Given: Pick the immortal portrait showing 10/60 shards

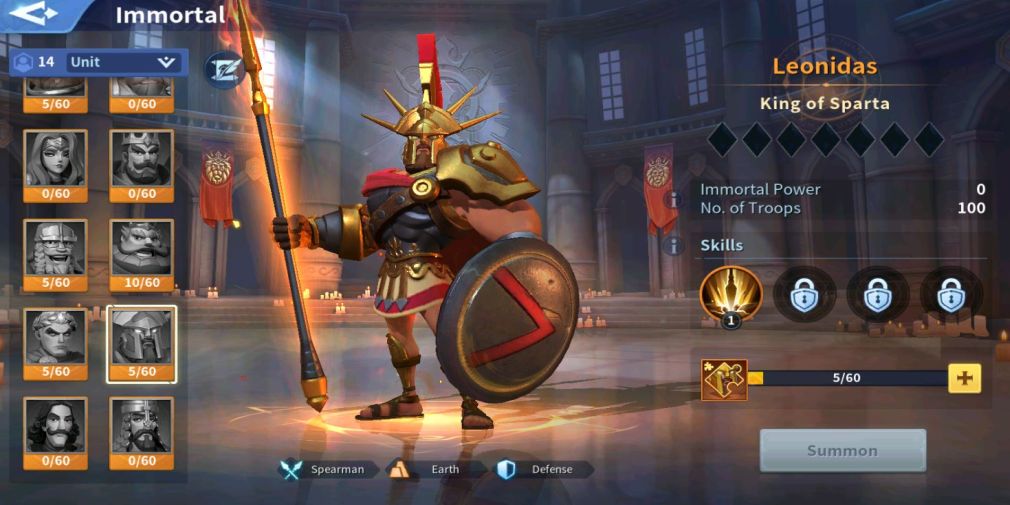Looking at the screenshot, I should point(141,251).
